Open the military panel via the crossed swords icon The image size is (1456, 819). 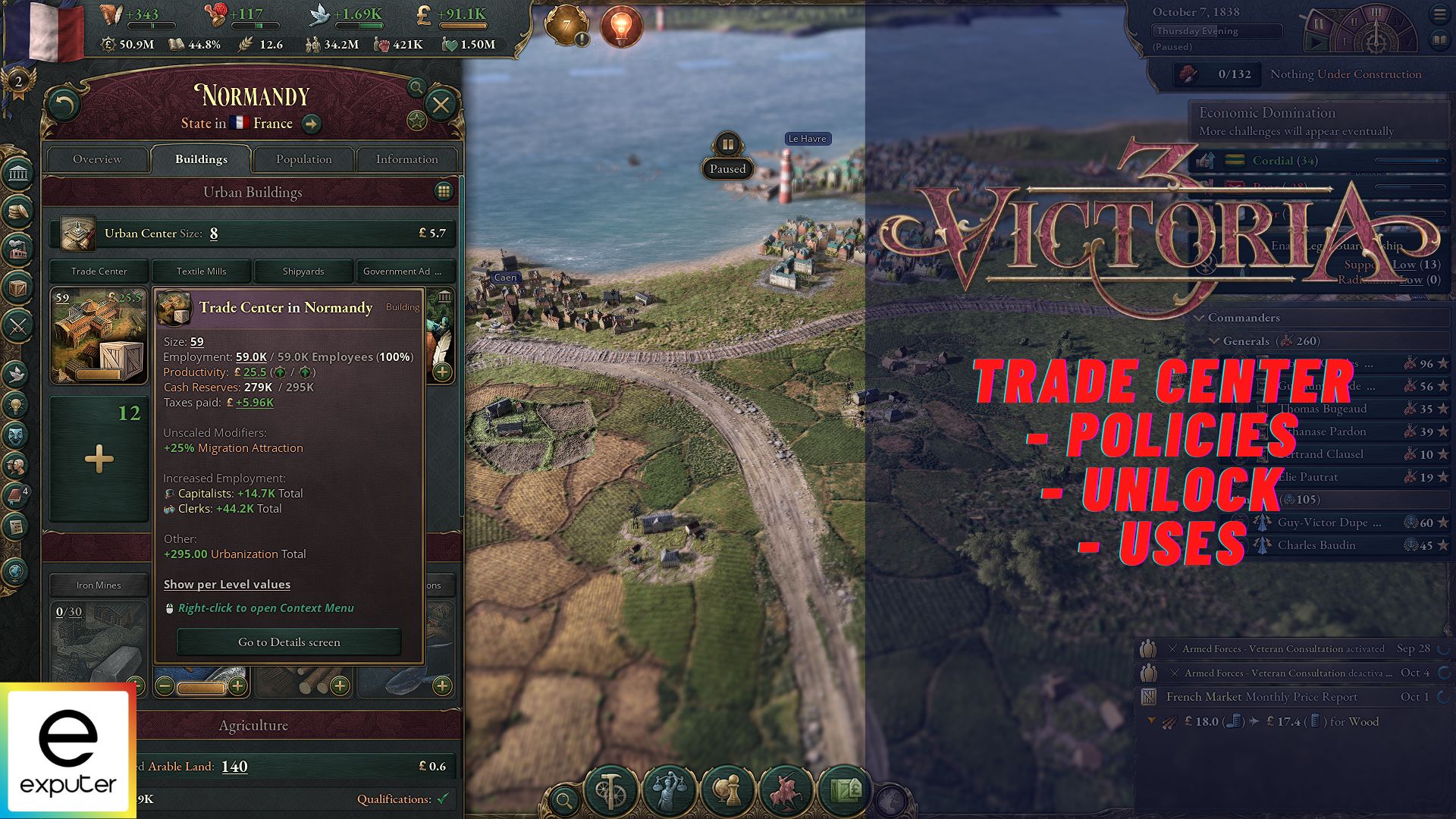19,324
